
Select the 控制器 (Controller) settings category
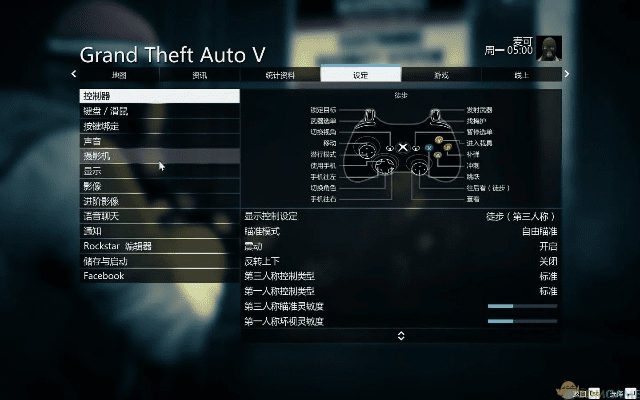point(160,96)
